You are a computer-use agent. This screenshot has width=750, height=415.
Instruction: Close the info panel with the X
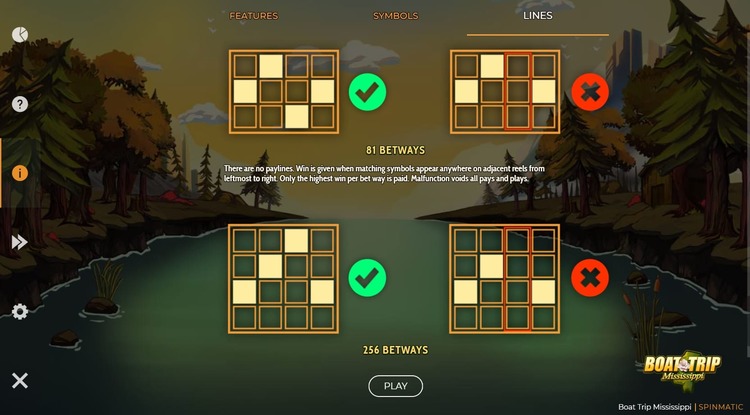pos(20,380)
